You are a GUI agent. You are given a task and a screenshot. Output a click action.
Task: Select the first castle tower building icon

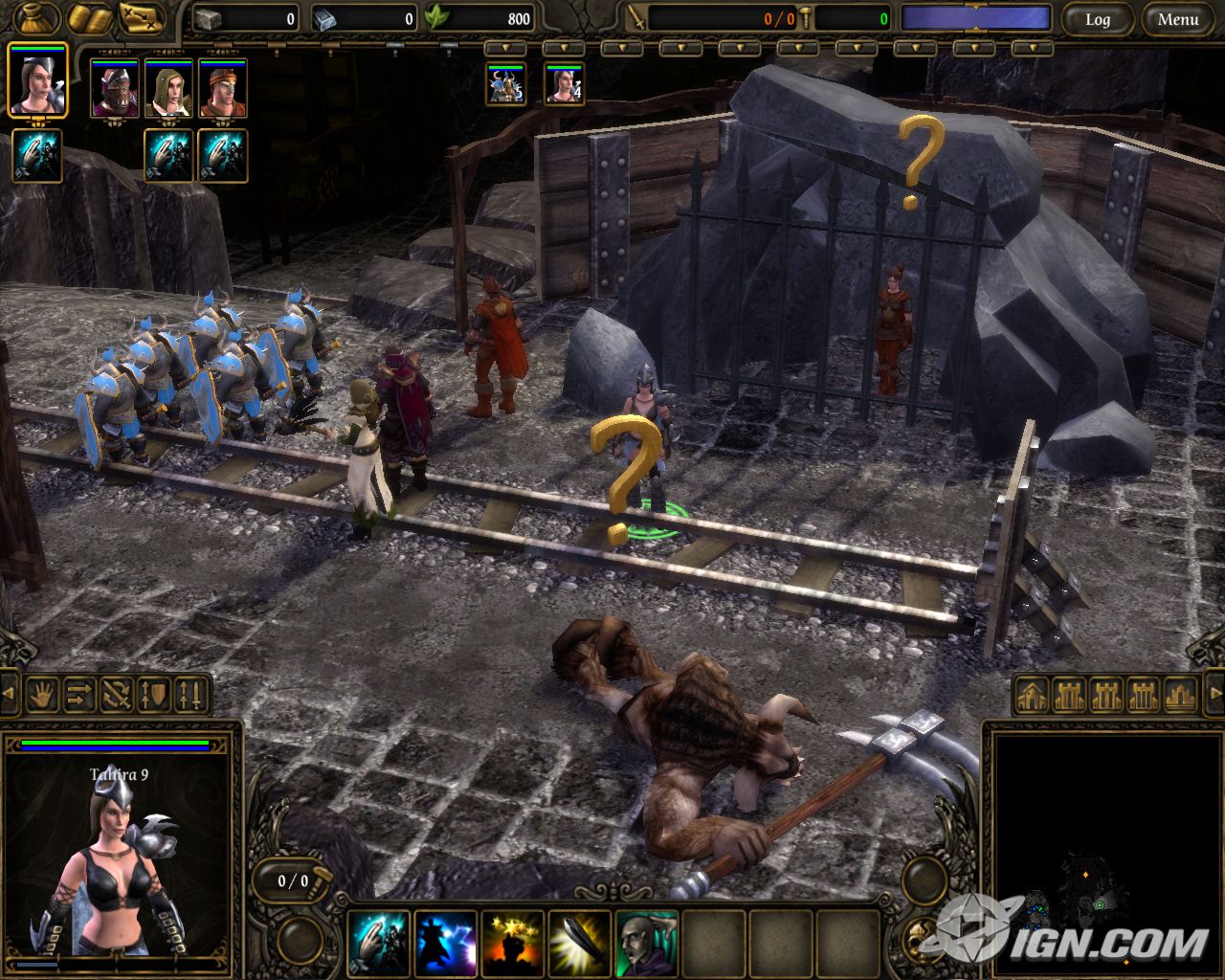coord(1069,697)
